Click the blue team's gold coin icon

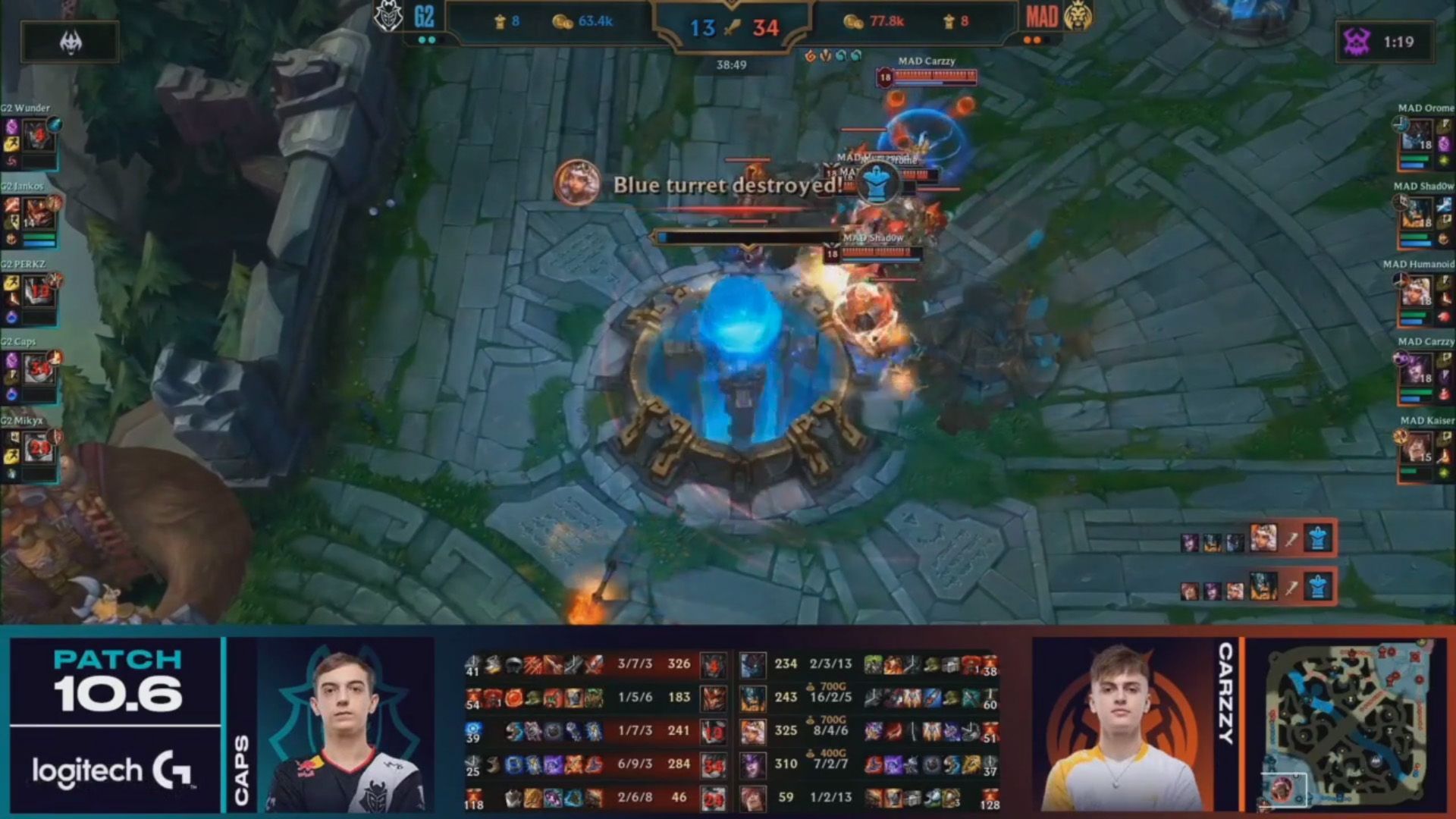(563, 23)
